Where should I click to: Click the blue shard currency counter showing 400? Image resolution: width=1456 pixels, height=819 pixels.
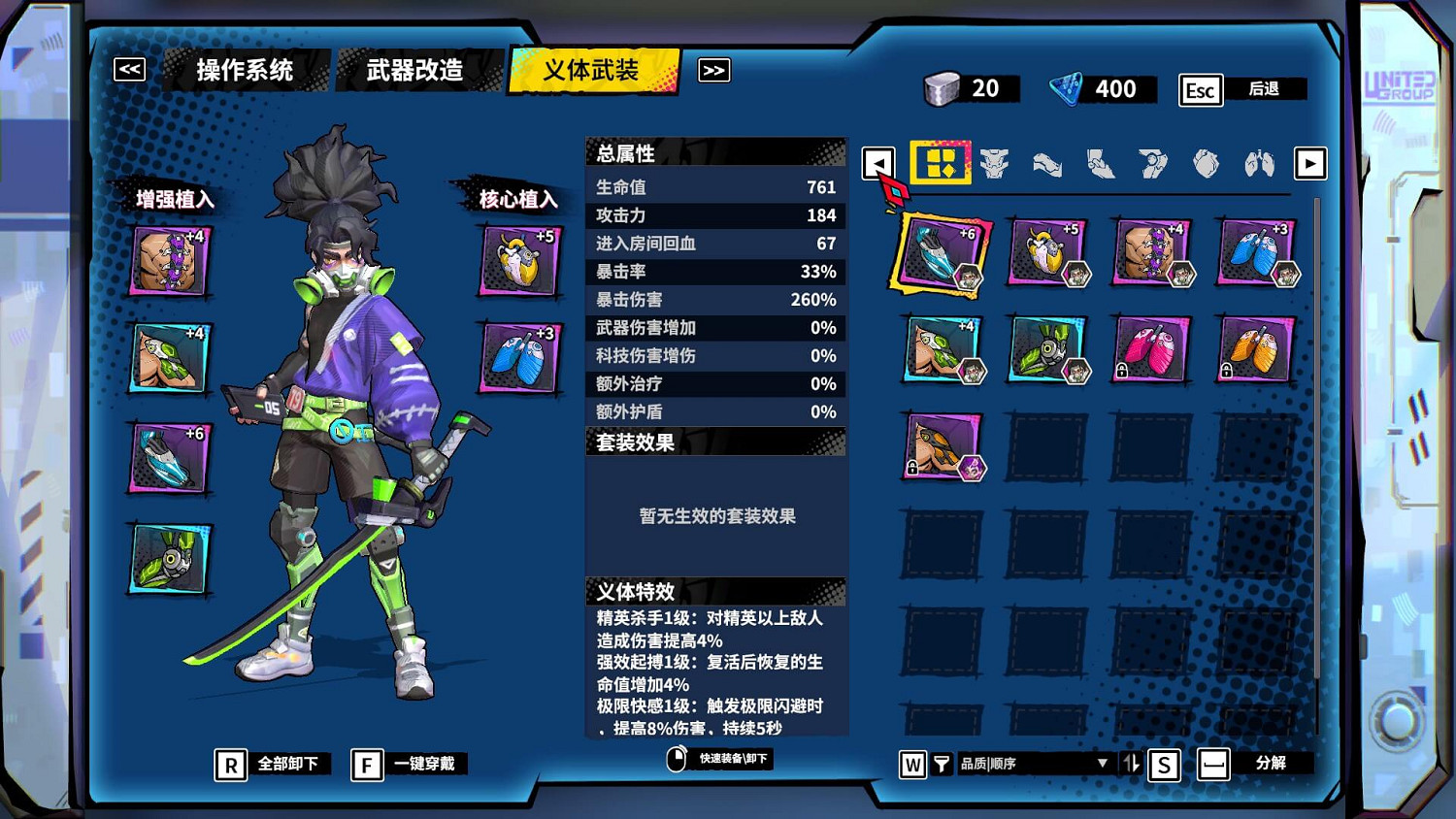(1101, 89)
